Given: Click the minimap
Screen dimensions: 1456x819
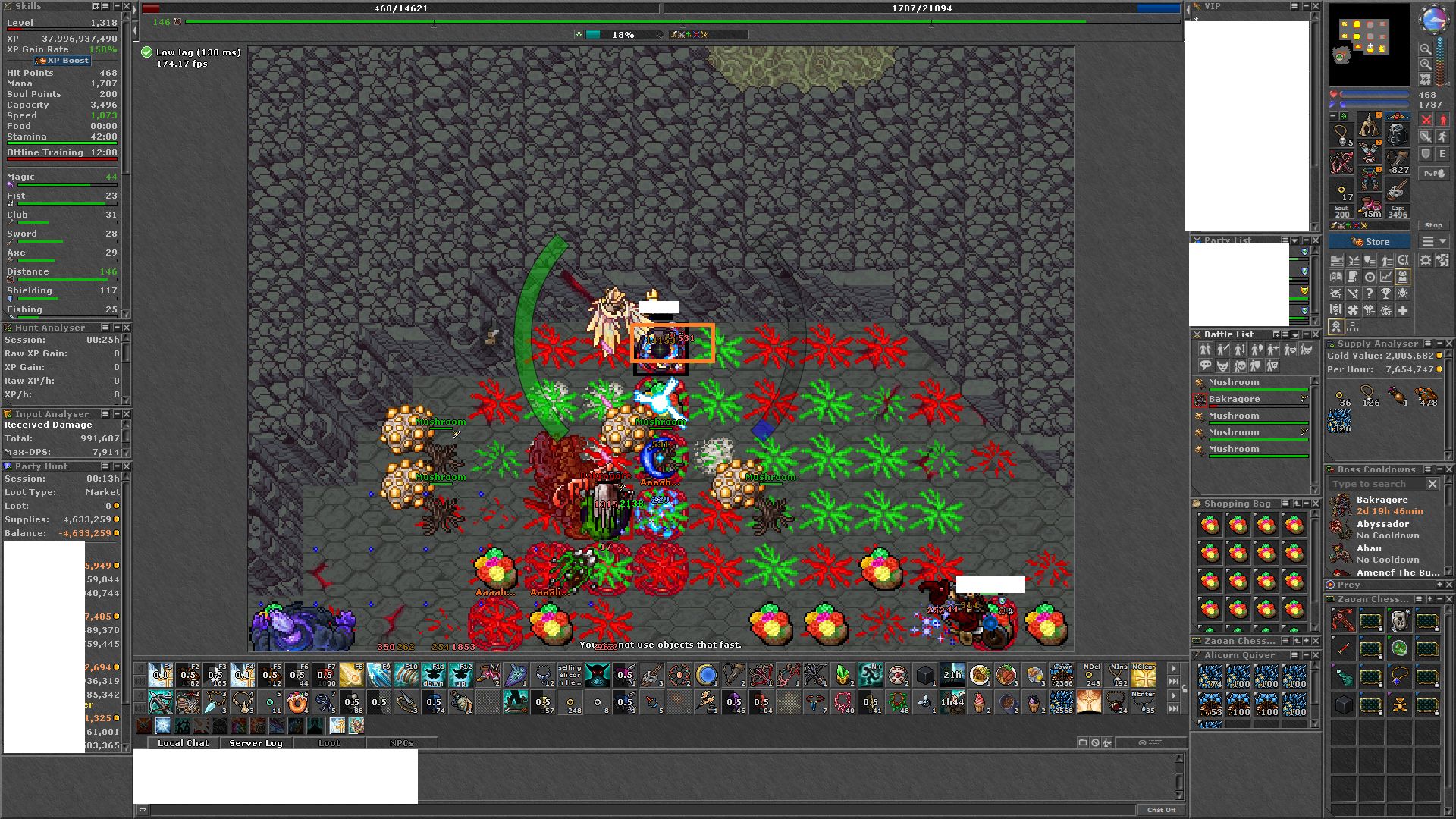Looking at the screenshot, I should pyautogui.click(x=1369, y=44).
